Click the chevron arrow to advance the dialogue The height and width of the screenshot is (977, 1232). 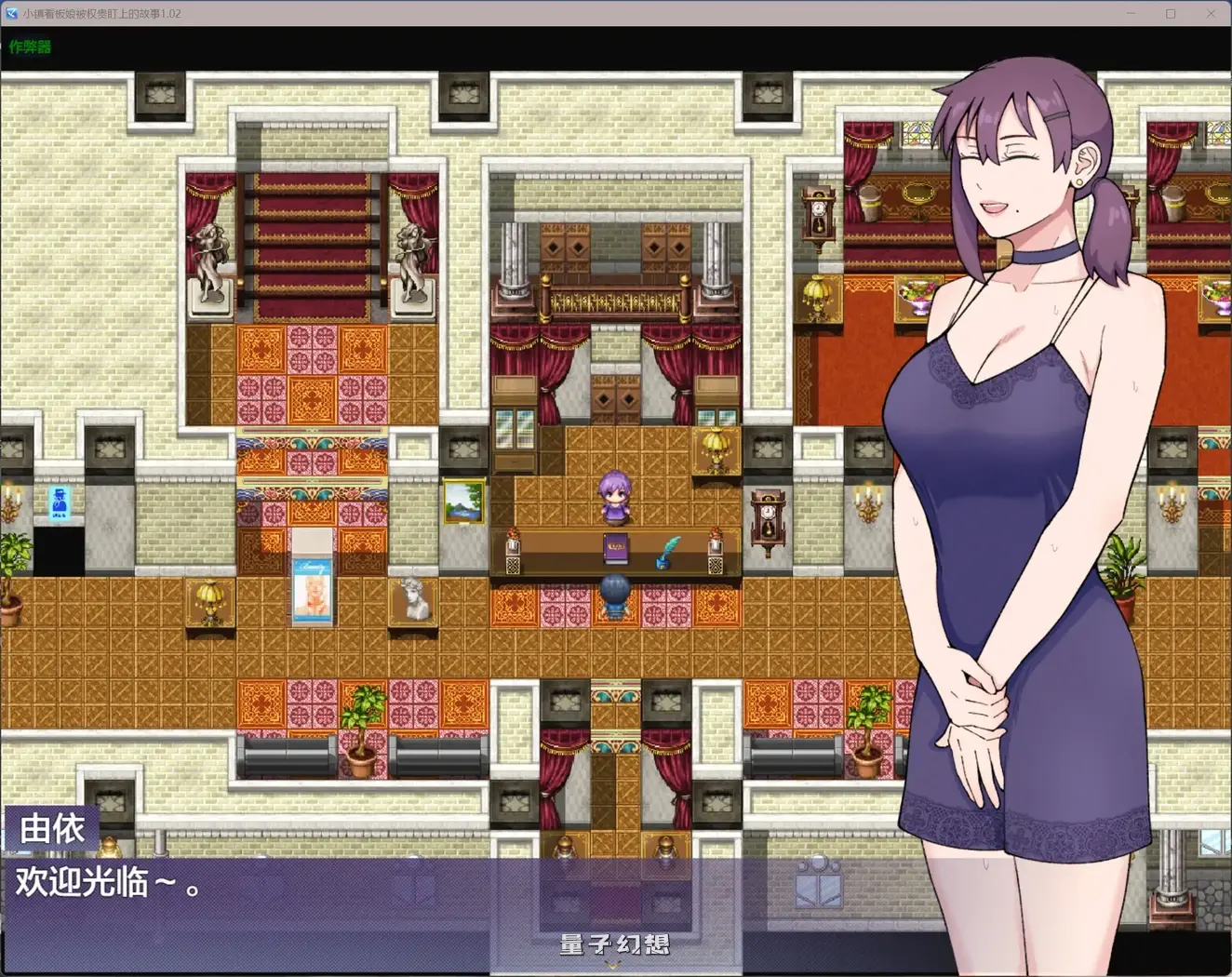coord(612,966)
